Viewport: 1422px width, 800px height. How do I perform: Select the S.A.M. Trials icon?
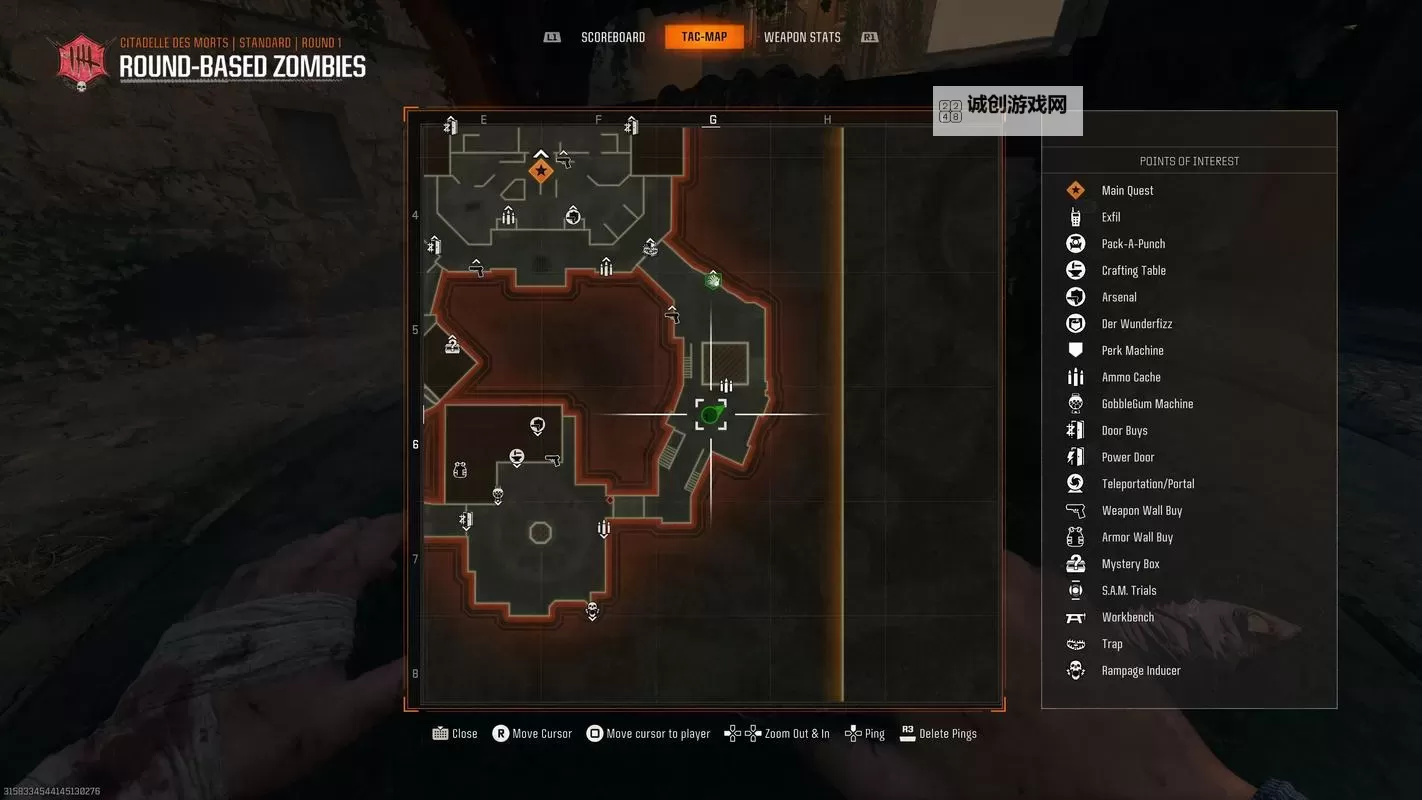1075,590
